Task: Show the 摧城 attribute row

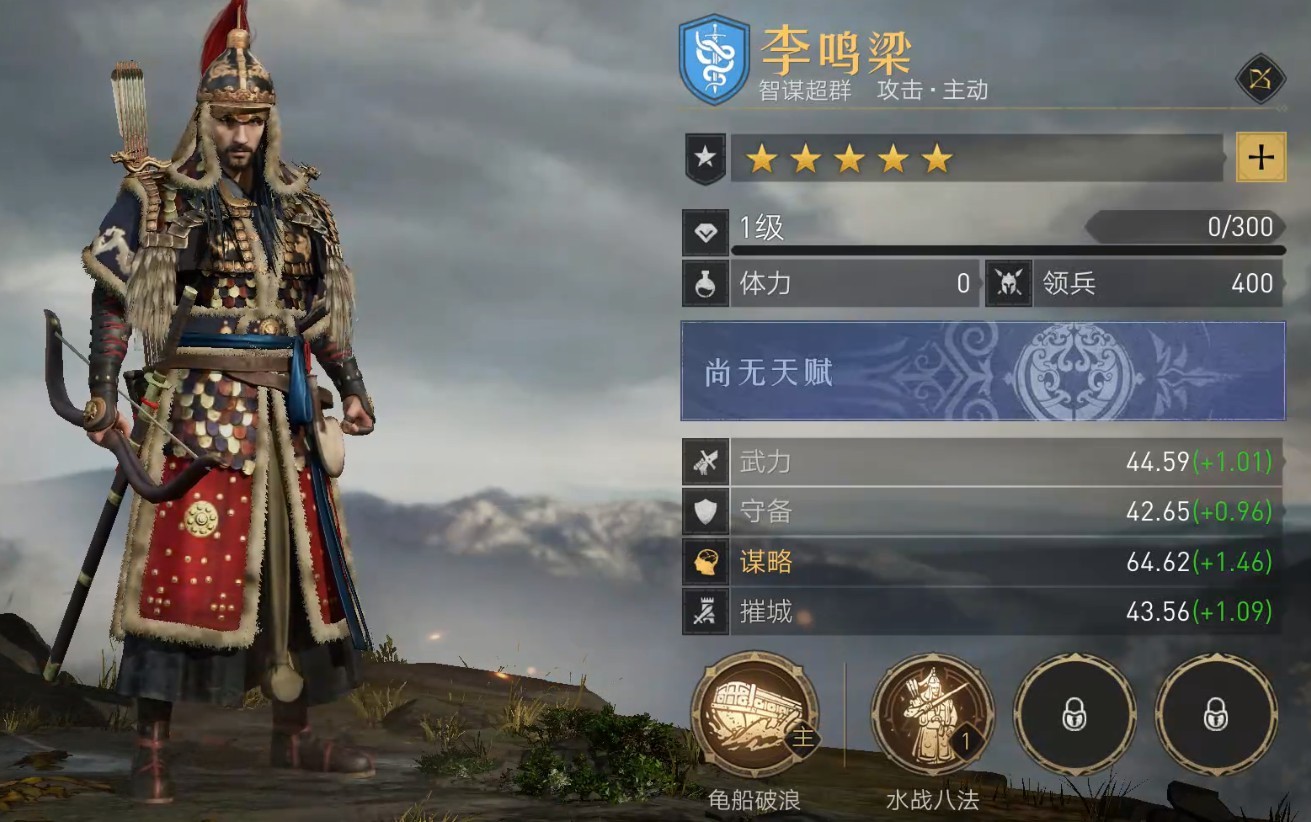Action: point(983,611)
